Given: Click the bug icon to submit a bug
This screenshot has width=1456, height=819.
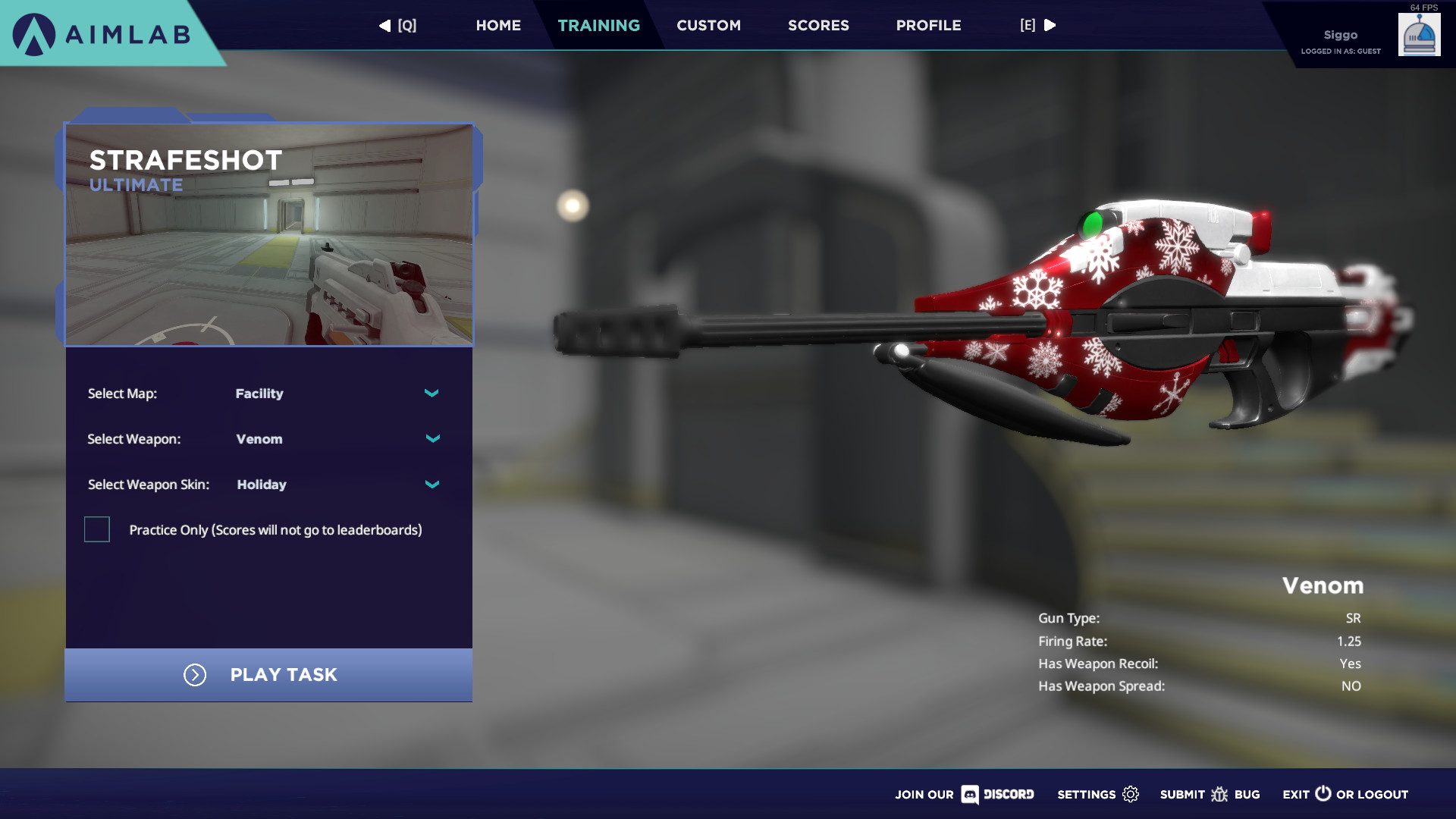Looking at the screenshot, I should [x=1221, y=794].
